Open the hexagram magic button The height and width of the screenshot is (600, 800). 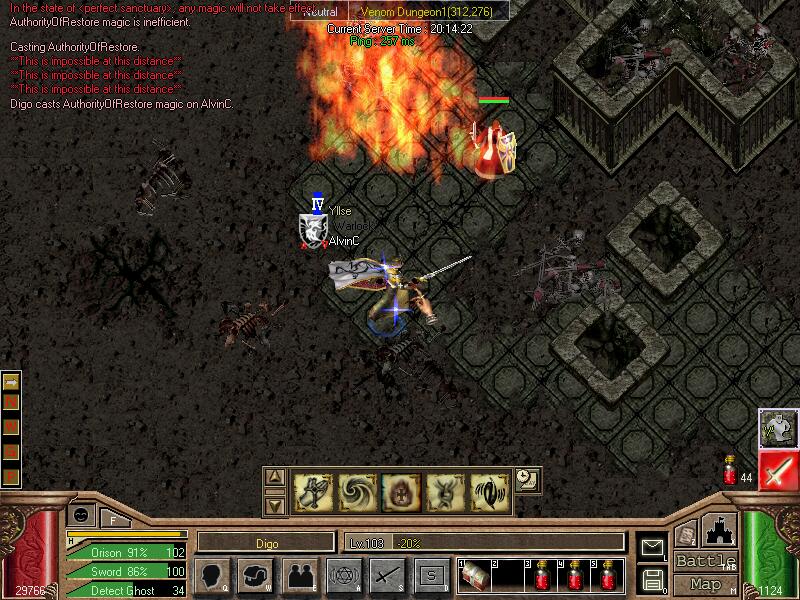pos(343,575)
